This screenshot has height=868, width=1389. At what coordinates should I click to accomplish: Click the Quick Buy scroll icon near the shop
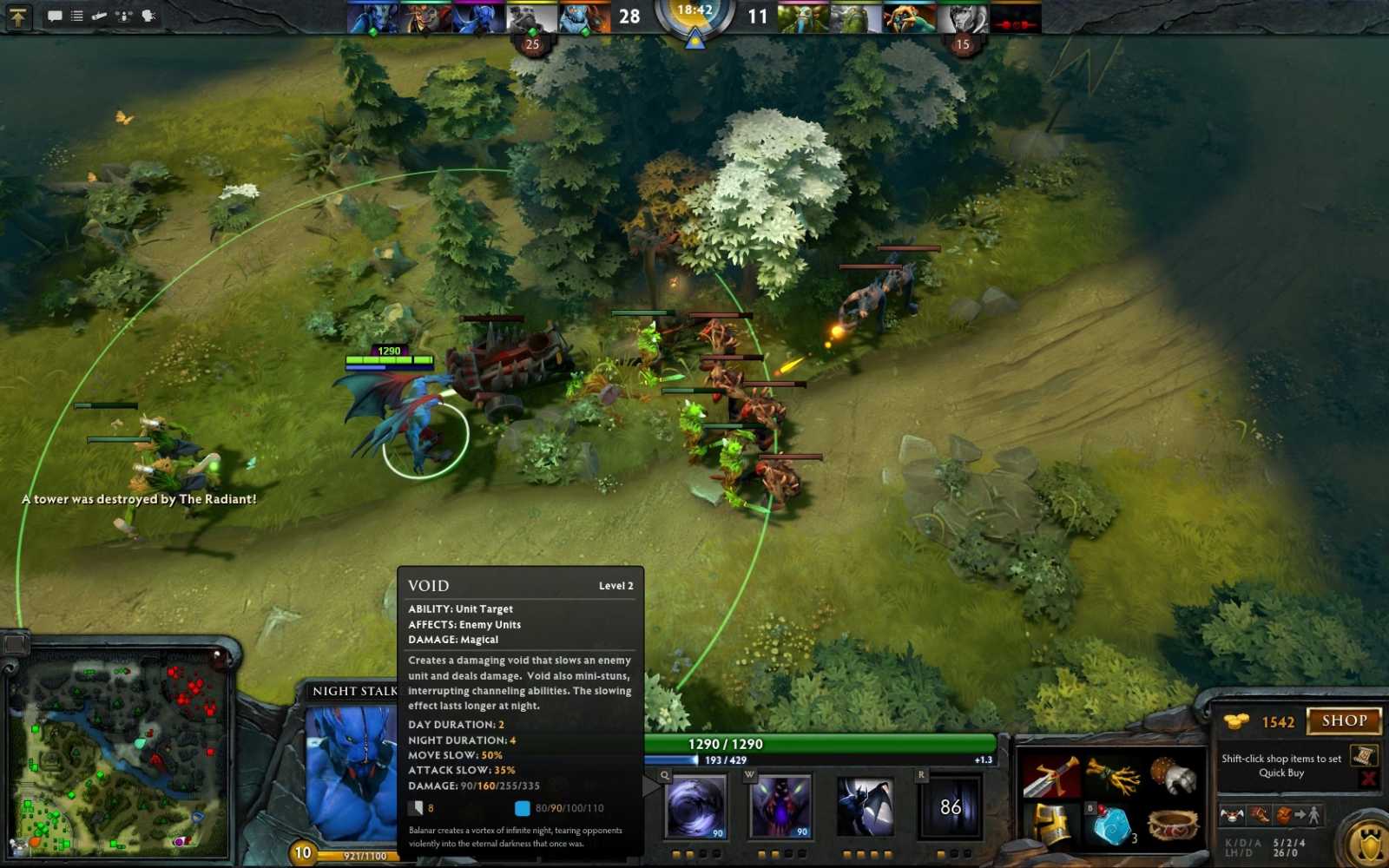(1363, 753)
